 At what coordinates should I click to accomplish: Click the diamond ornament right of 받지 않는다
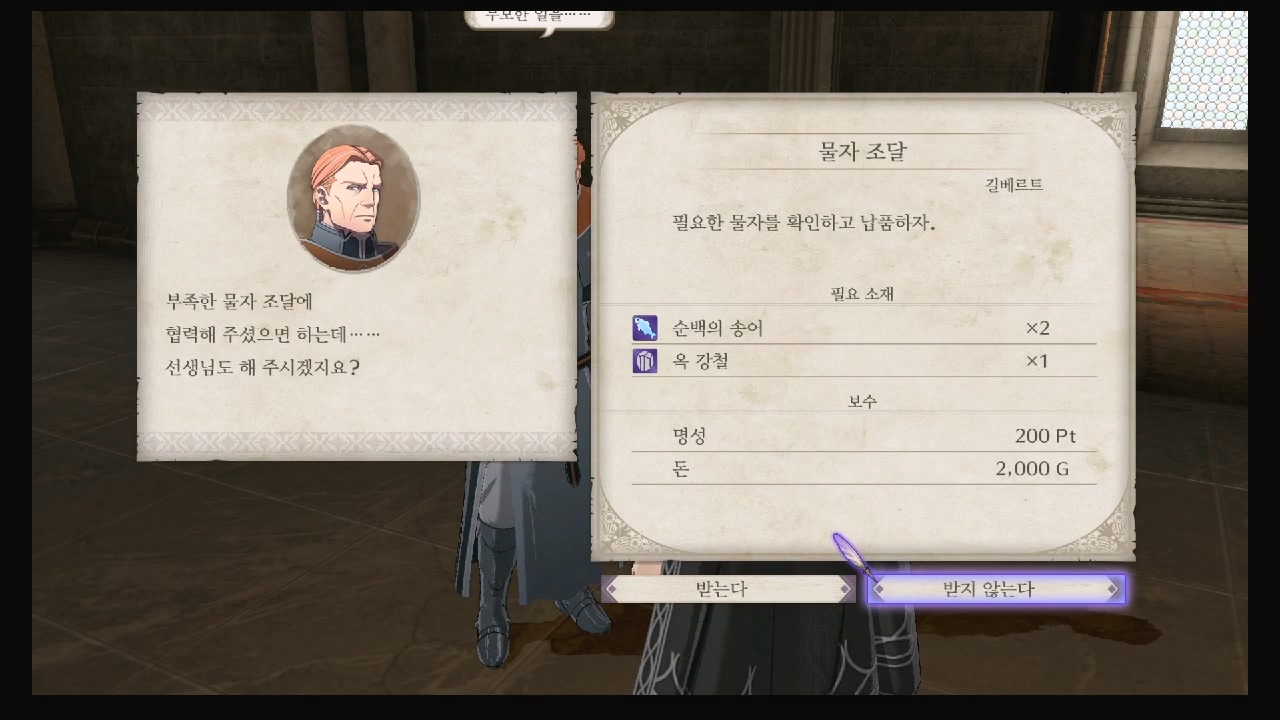[x=1112, y=589]
